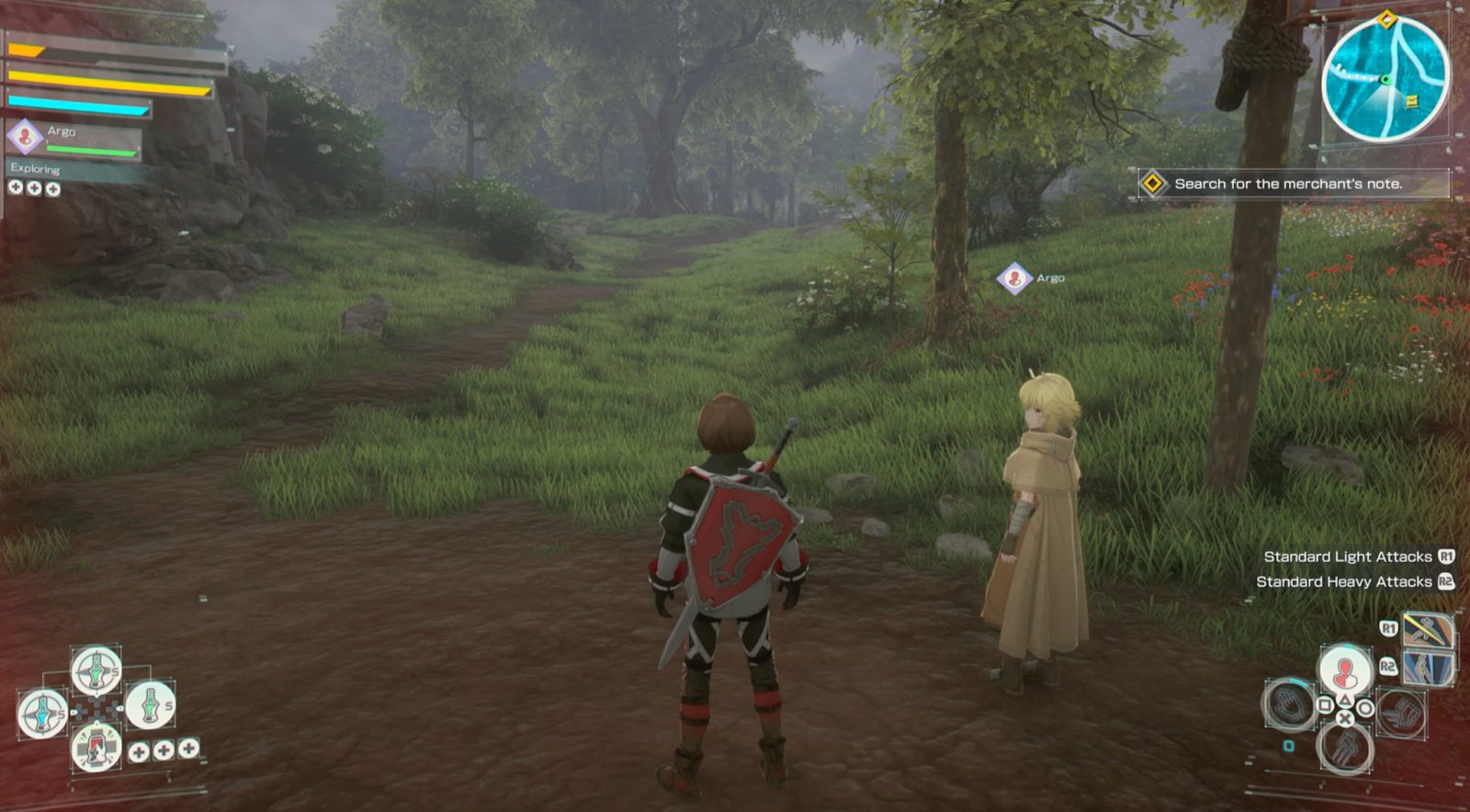Use the red healing item slot
Viewport: 1470px width, 812px height.
[96, 747]
